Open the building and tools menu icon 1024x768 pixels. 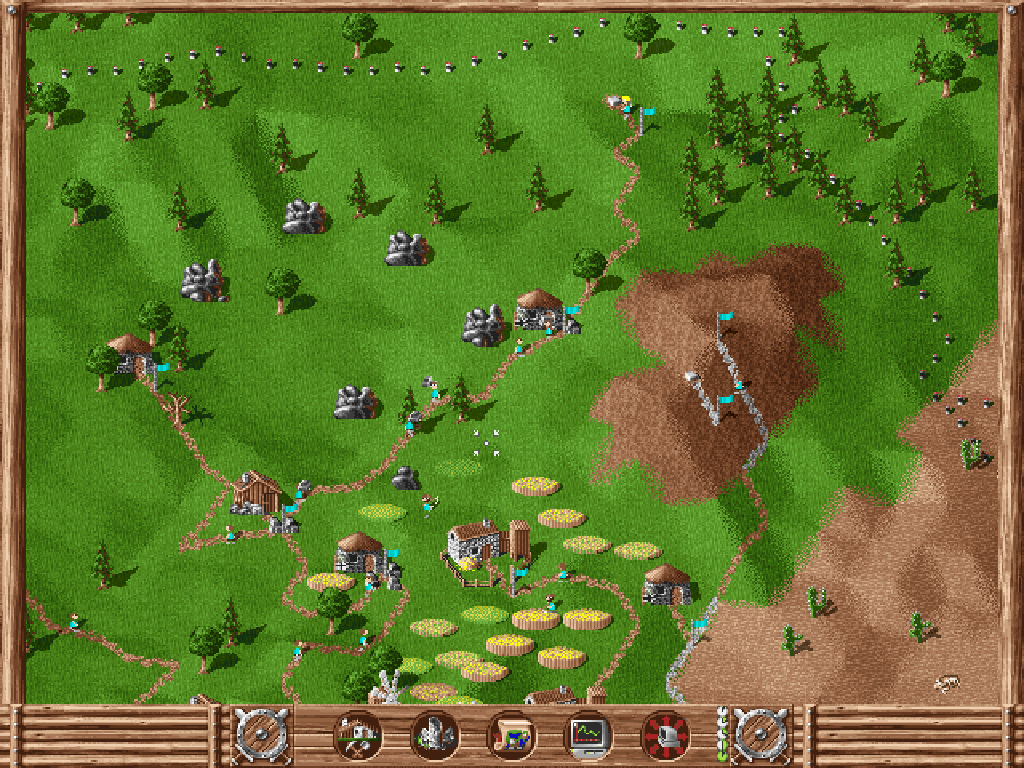click(357, 735)
